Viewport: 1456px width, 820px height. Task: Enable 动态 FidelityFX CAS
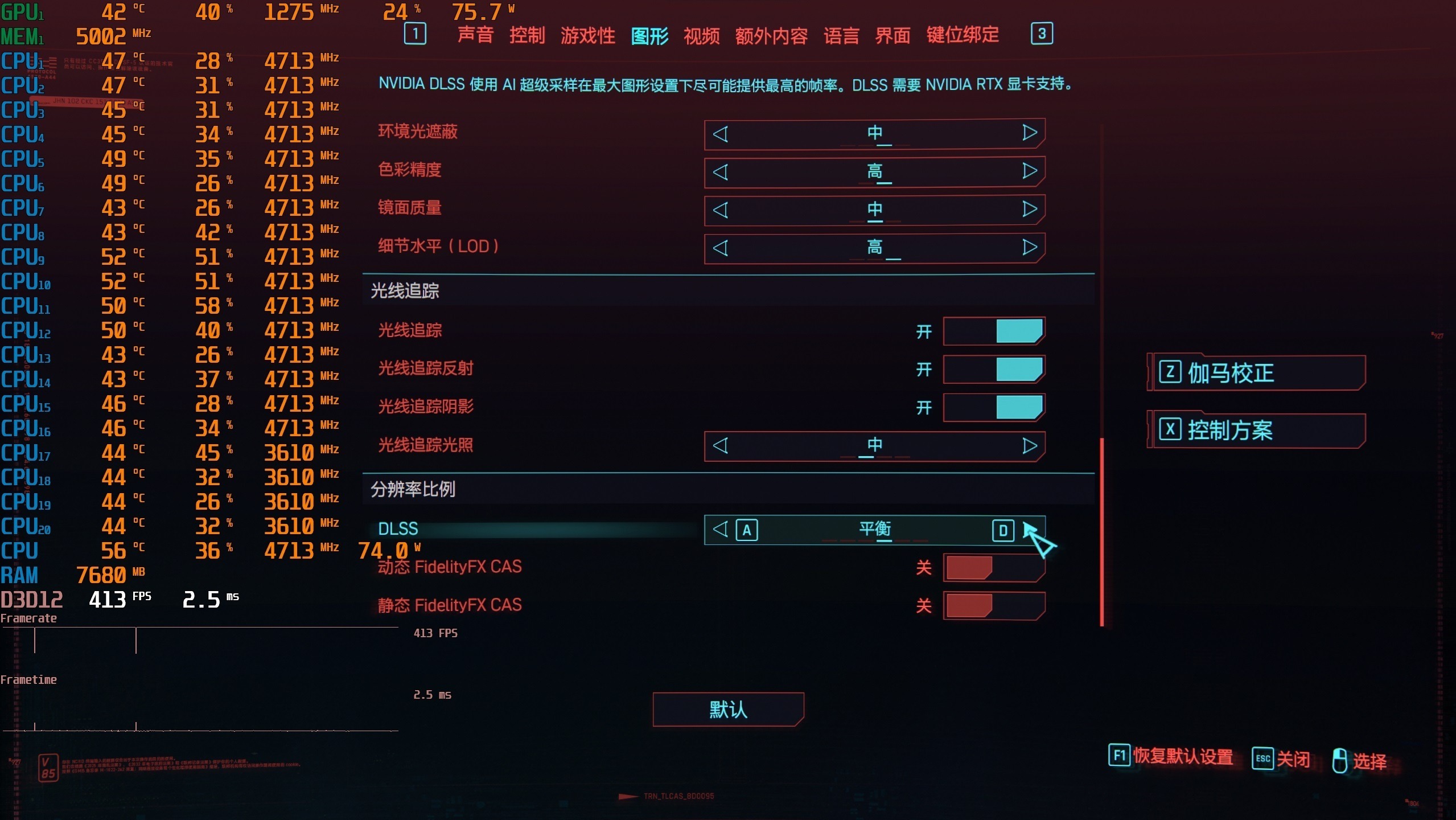pos(994,568)
